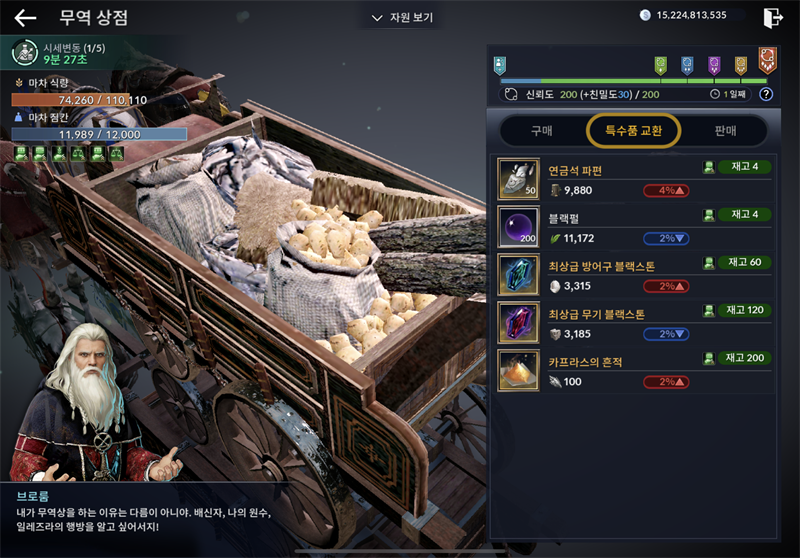This screenshot has width=800, height=558.
Task: Select the 특수품 교환 tab
Action: 633,130
